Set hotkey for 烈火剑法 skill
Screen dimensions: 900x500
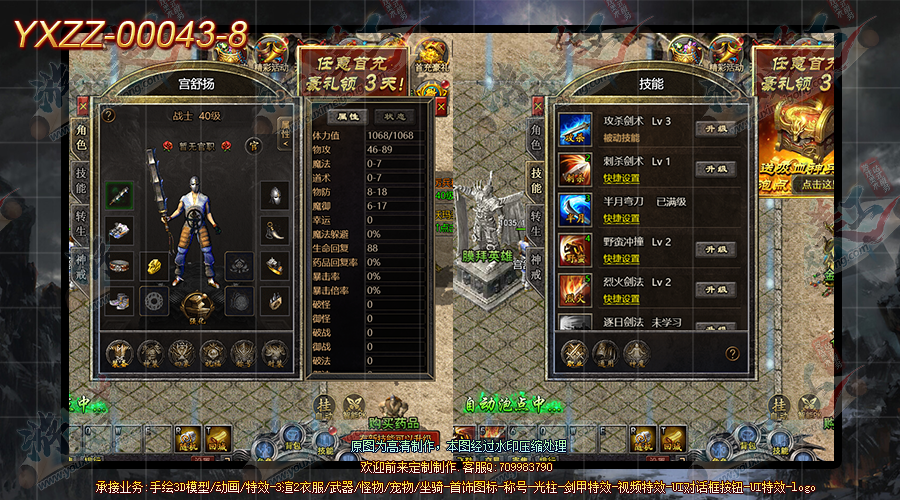622,299
